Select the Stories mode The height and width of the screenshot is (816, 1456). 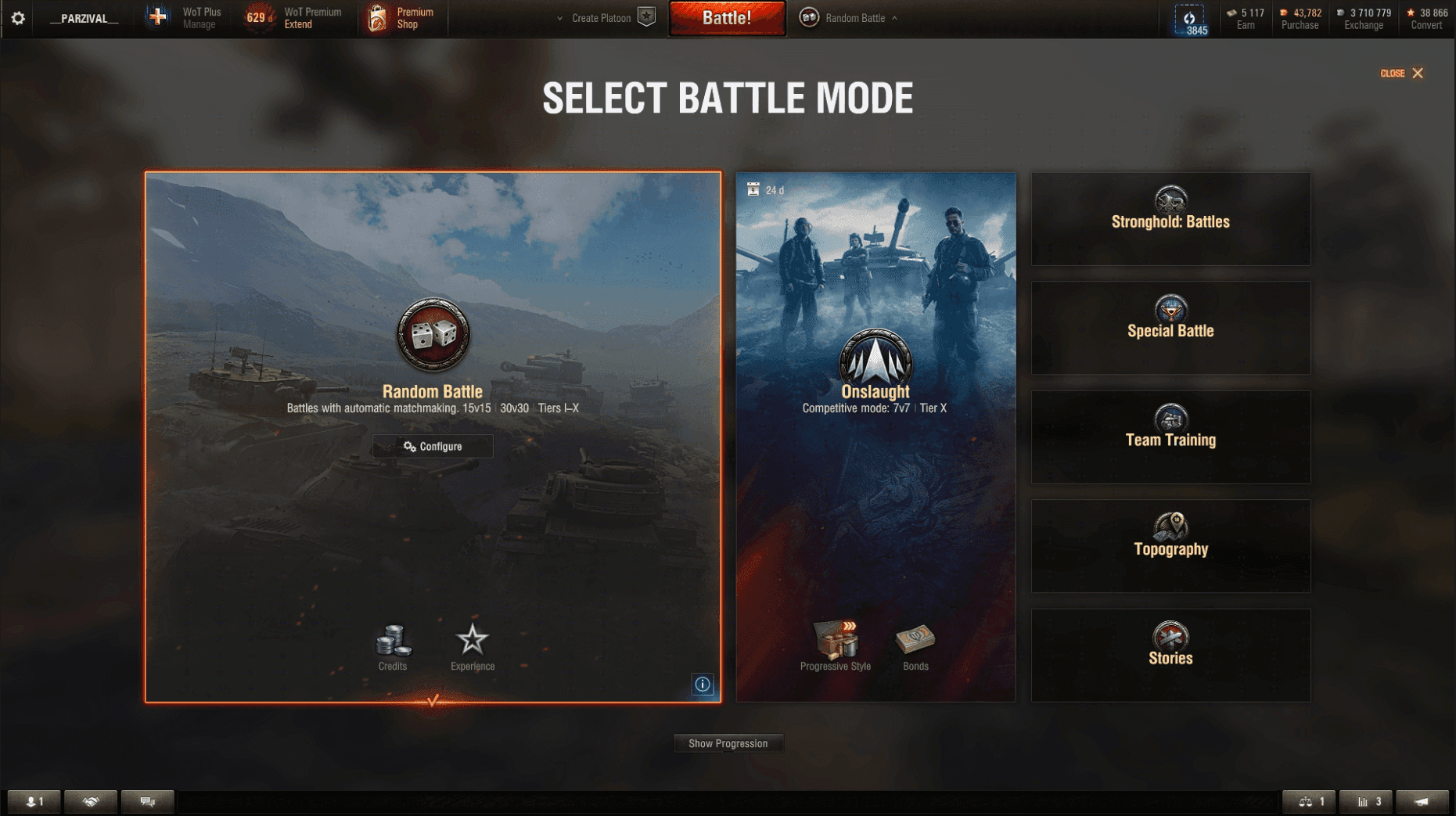(x=1170, y=656)
